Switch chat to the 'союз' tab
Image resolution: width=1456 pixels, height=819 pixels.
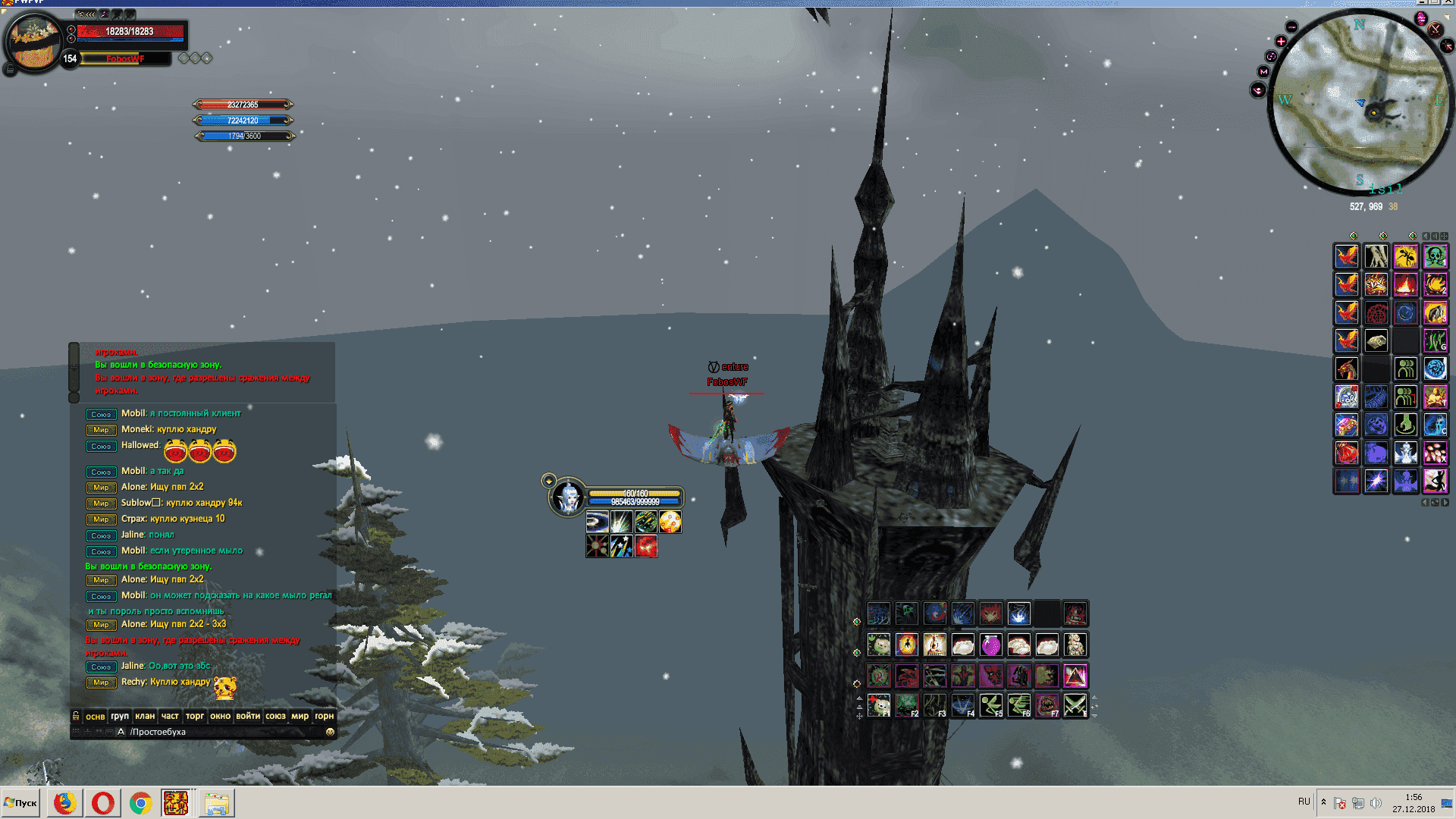(x=275, y=716)
